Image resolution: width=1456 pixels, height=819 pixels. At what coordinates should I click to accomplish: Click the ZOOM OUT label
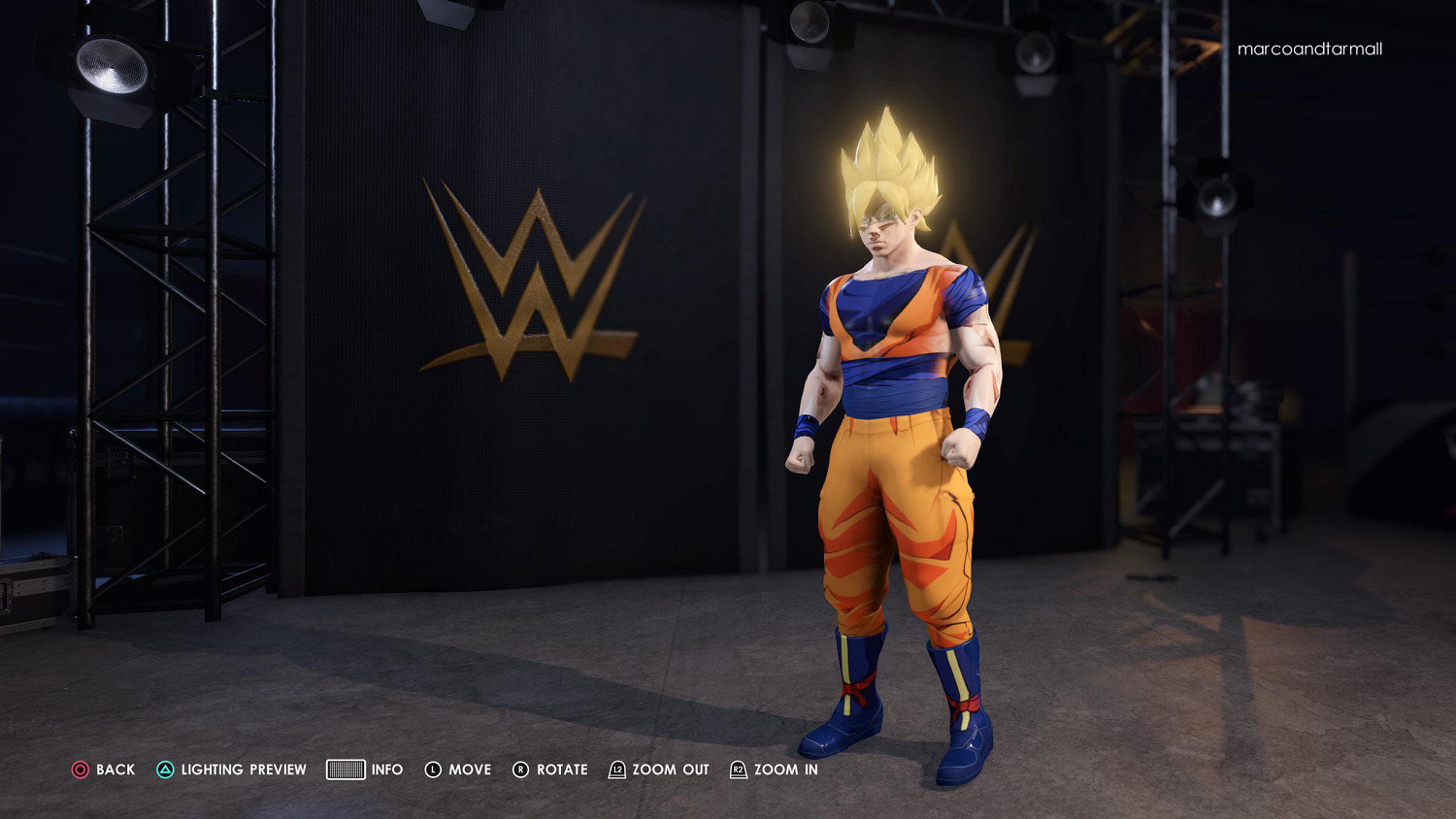point(669,770)
